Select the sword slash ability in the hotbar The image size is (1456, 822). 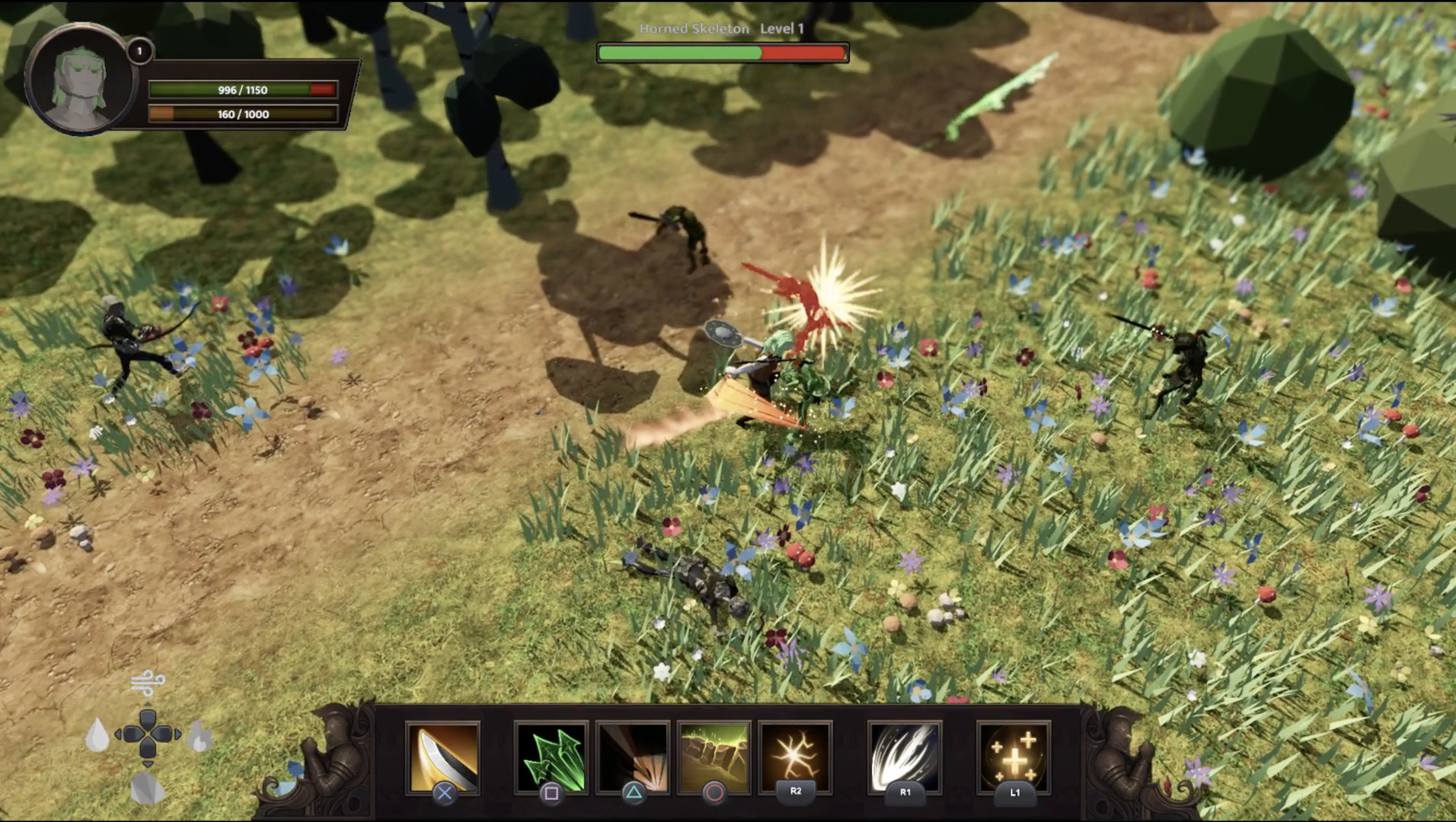click(445, 757)
